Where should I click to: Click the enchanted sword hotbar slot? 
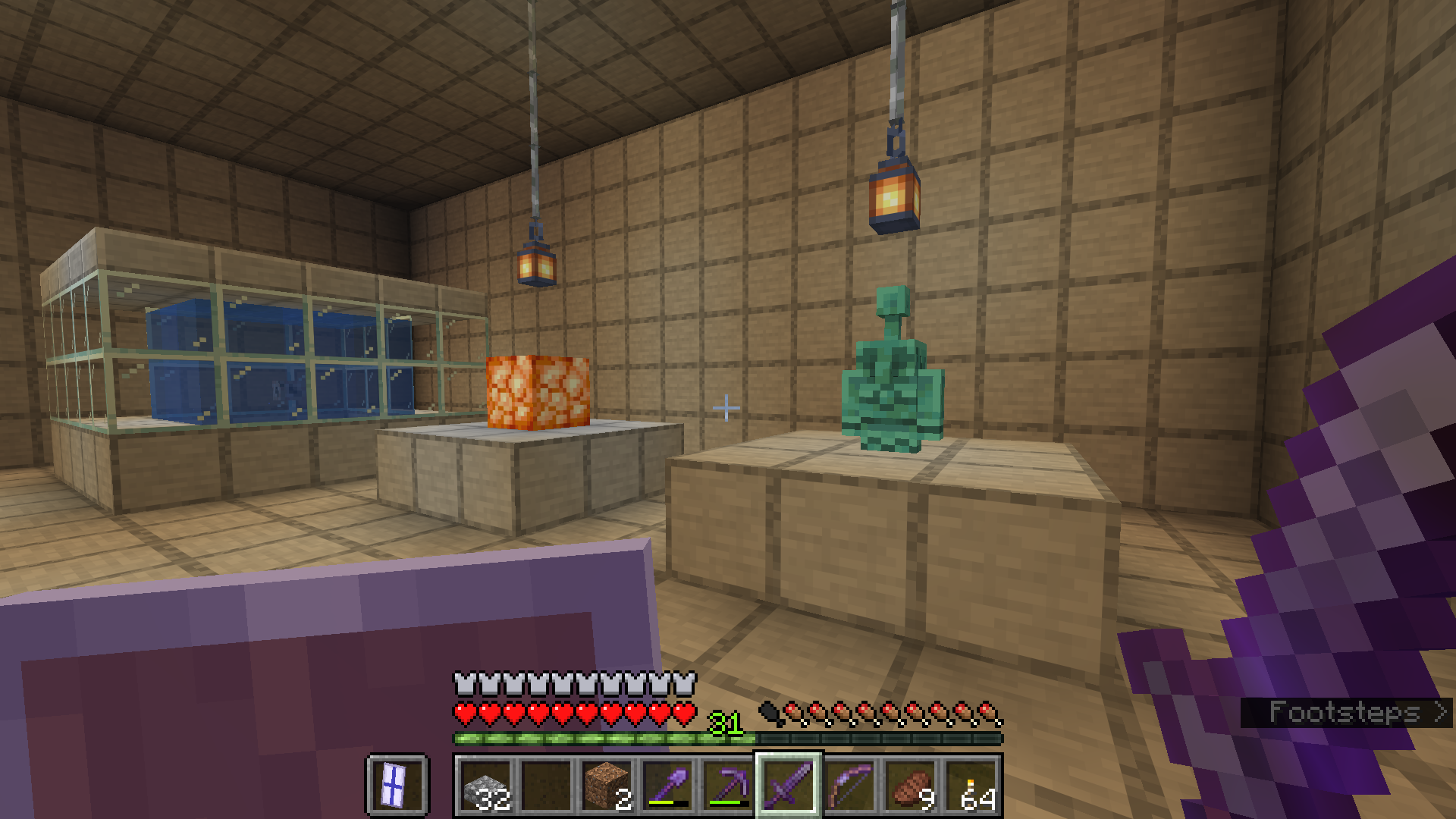[x=789, y=786]
